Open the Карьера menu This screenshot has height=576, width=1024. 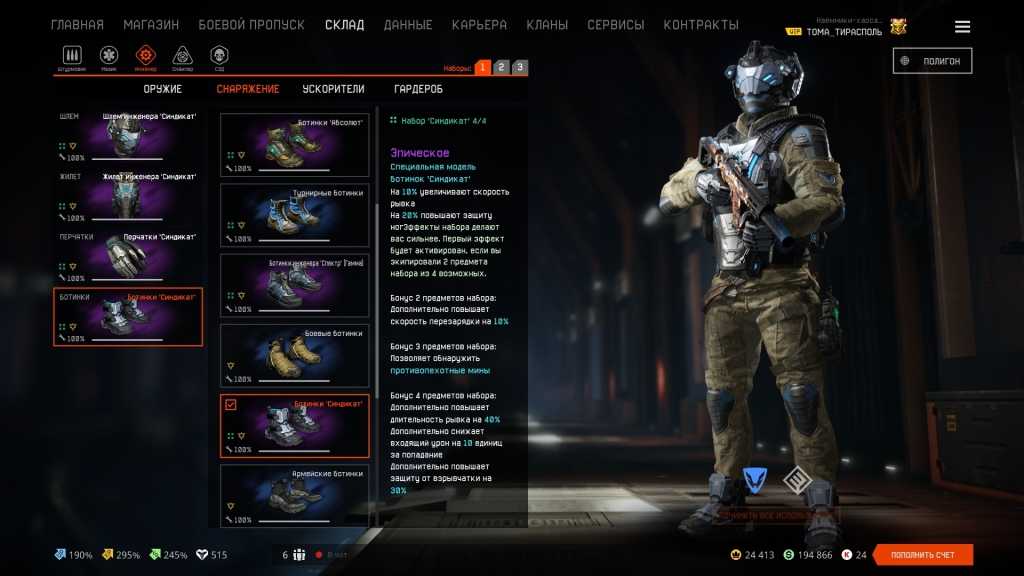[x=479, y=25]
